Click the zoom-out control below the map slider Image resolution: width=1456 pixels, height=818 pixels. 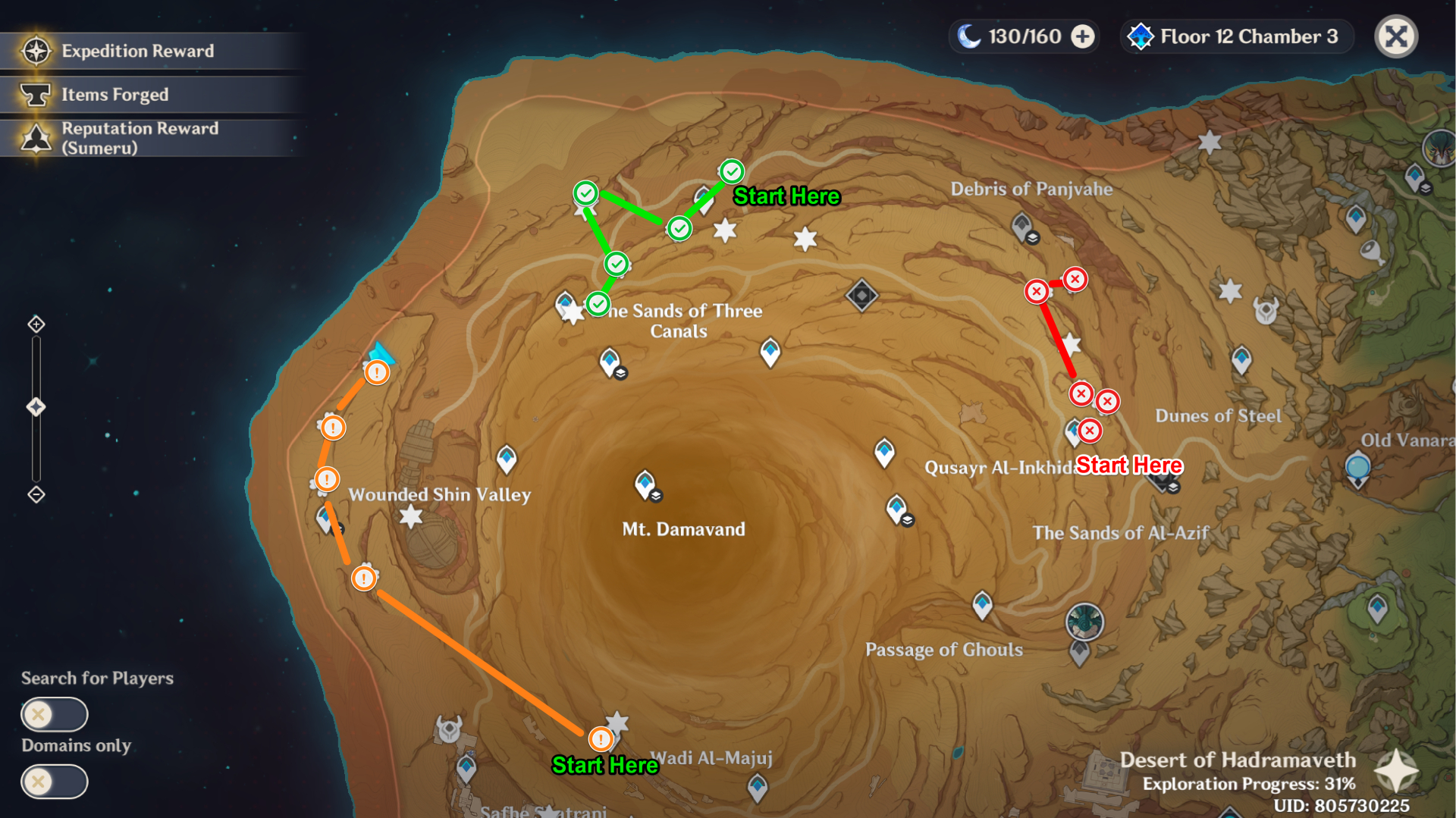(x=35, y=494)
